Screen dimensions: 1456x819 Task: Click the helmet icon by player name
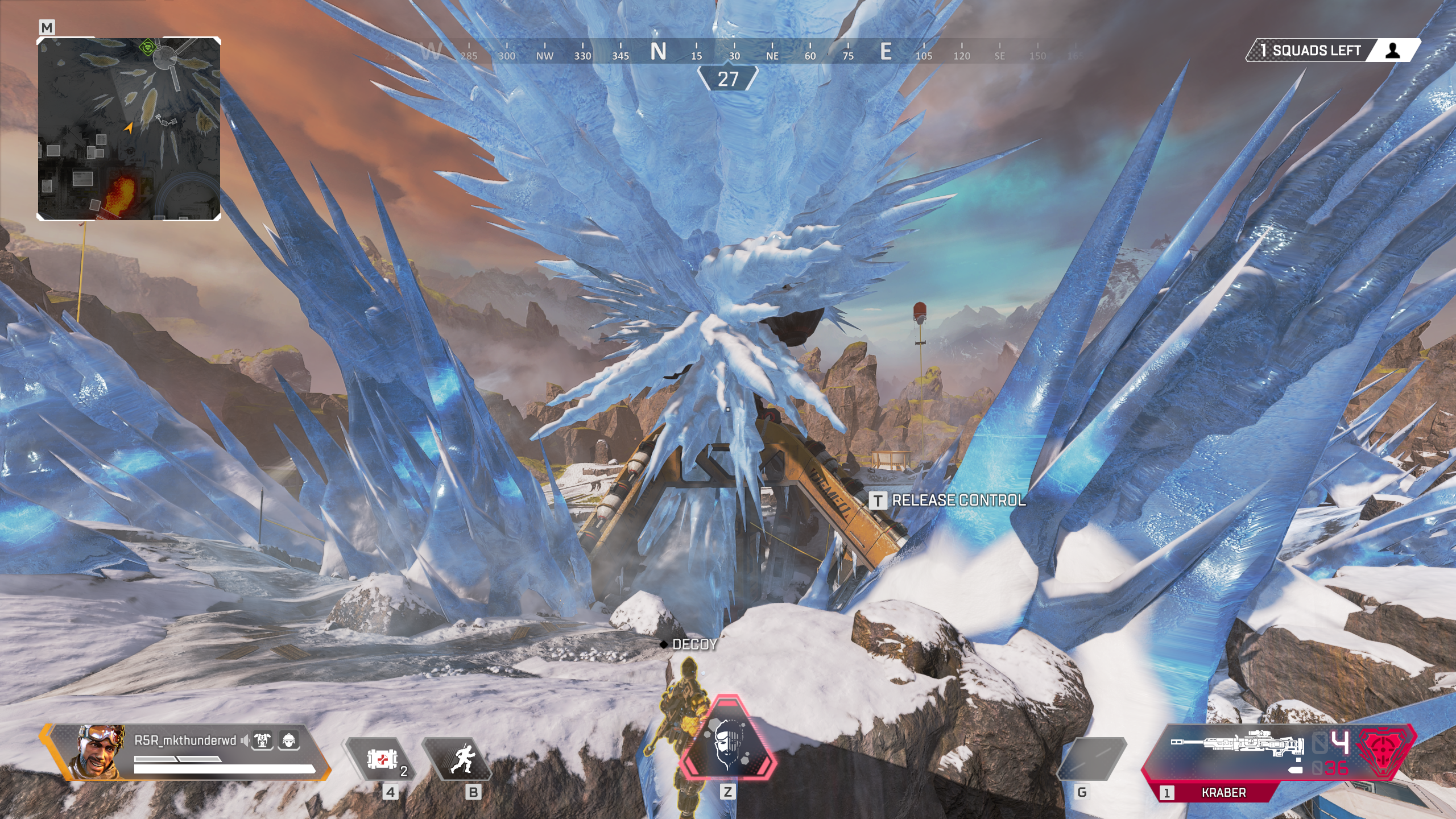click(x=289, y=741)
